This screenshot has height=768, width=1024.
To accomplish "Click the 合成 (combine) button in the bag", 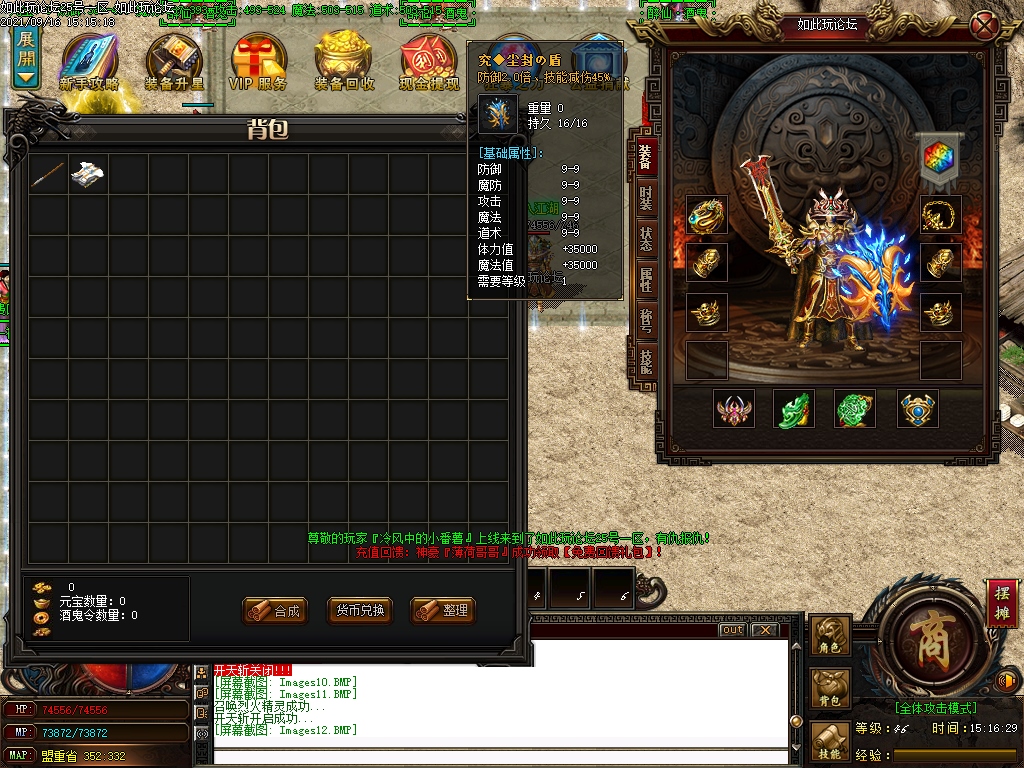I will (275, 610).
